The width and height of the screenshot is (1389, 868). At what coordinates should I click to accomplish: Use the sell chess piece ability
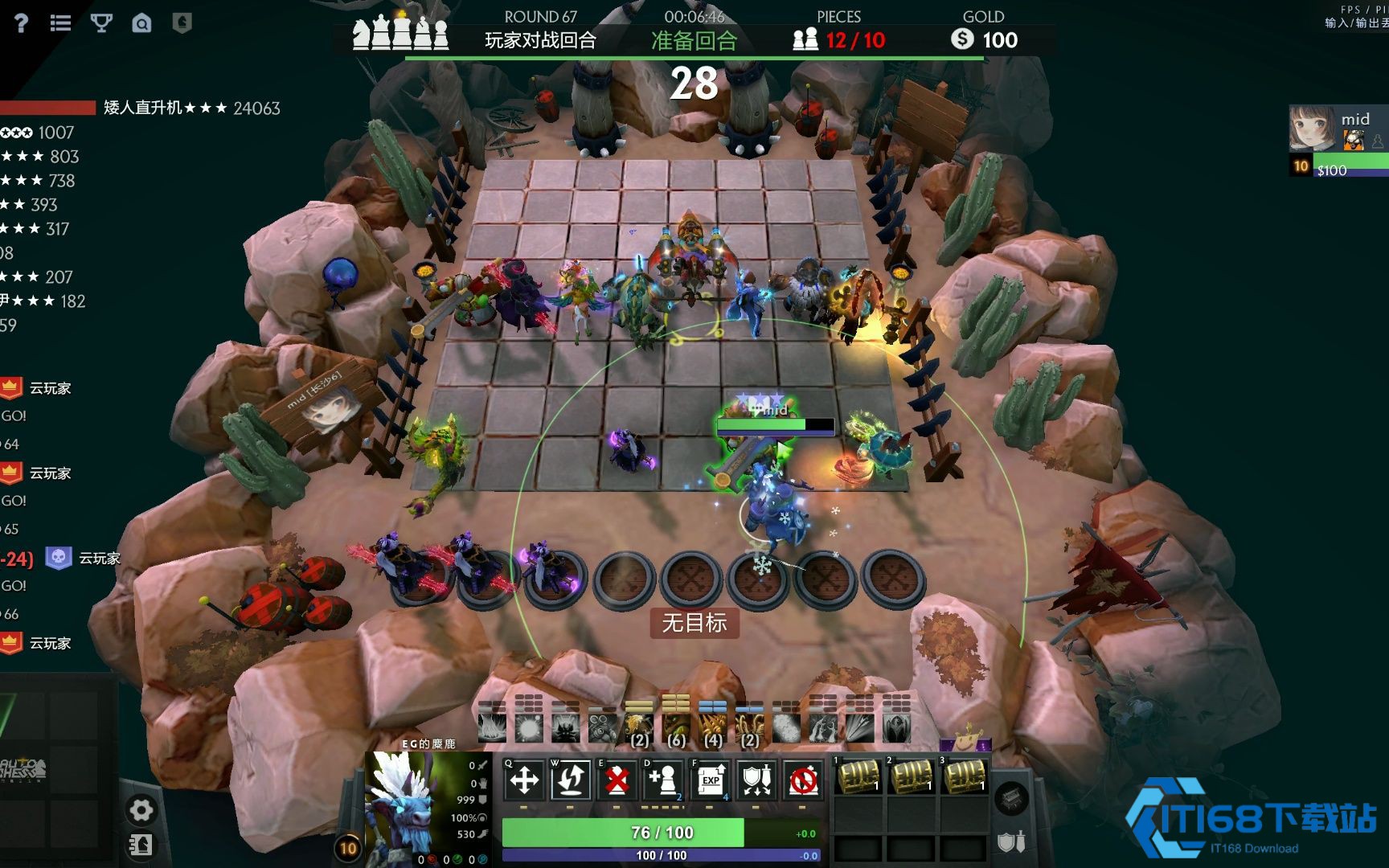click(617, 780)
